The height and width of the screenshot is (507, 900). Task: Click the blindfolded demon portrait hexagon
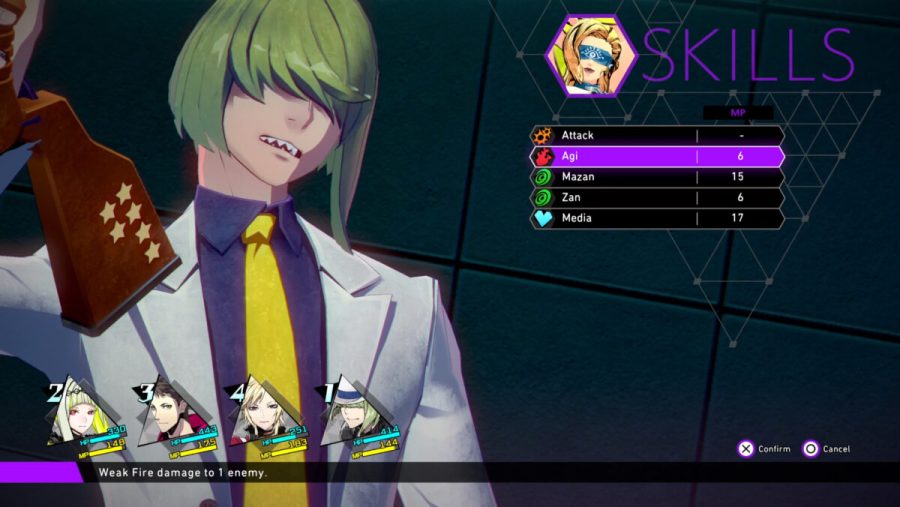(x=590, y=56)
